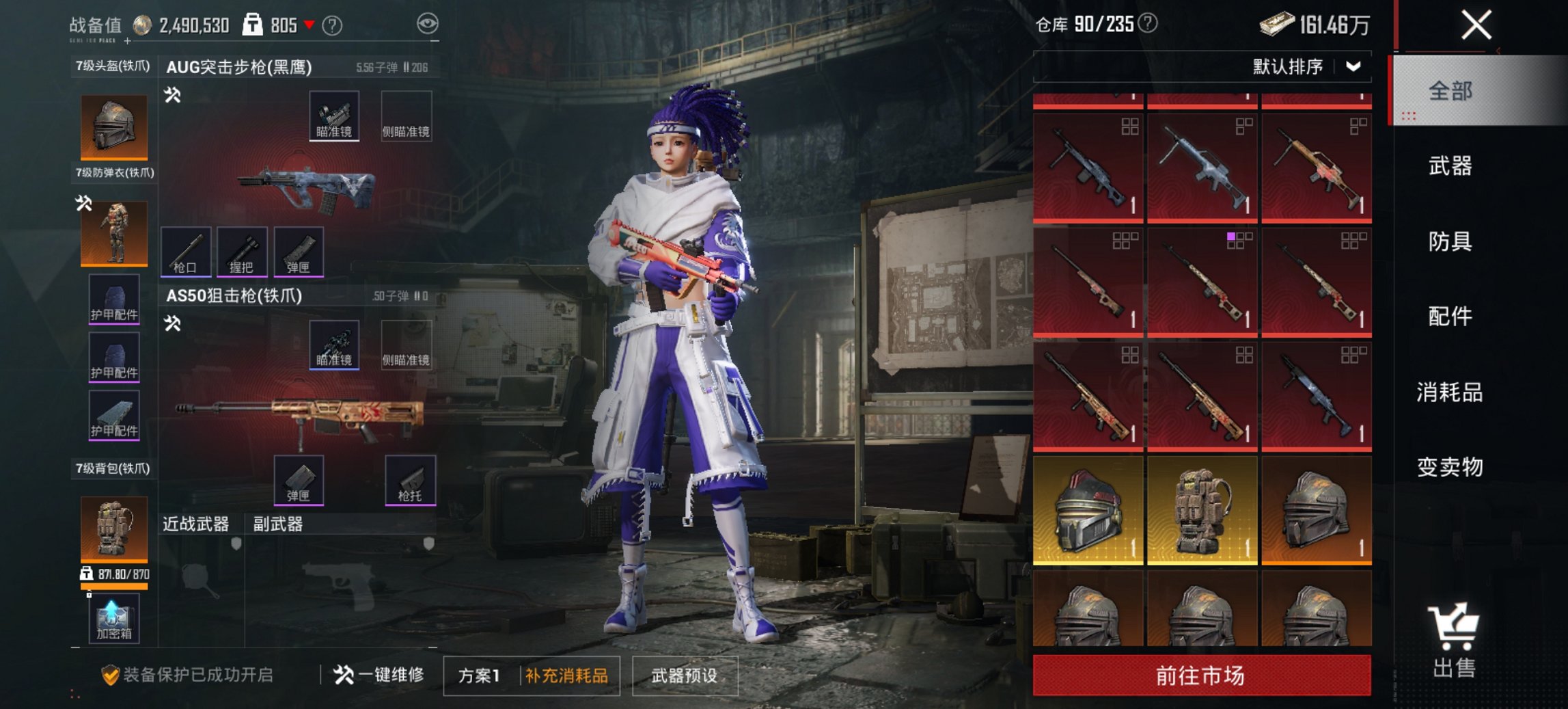Screen dimensions: 1568x709
Task: Toggle the eye visibility icon at top
Action: (427, 23)
